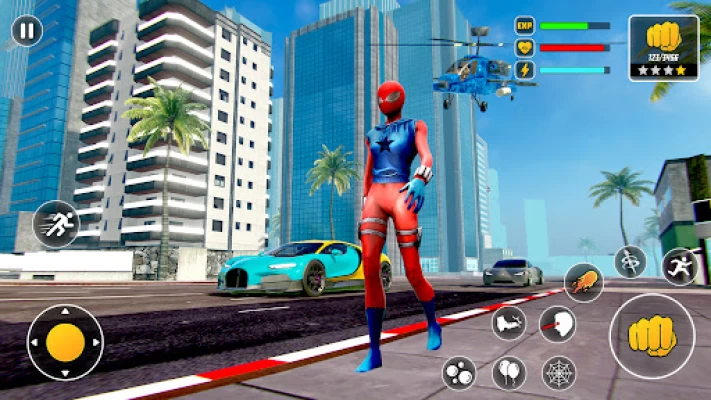The height and width of the screenshot is (400, 711).
Task: Activate the flaming fist power attack
Action: coord(583,282)
